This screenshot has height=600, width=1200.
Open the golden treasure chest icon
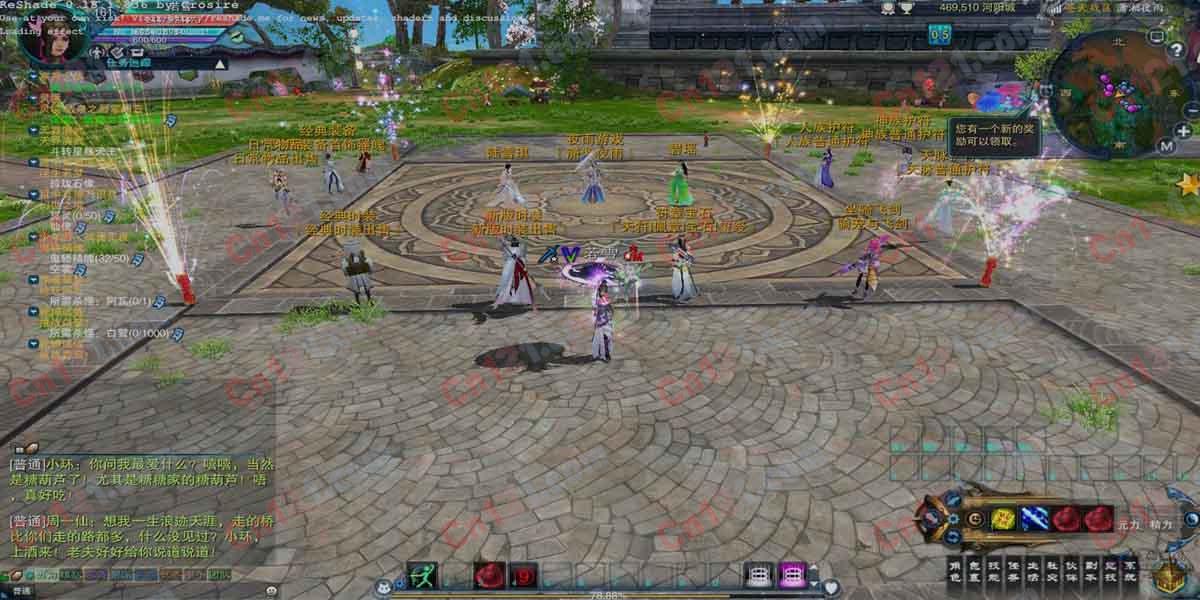click(1168, 578)
